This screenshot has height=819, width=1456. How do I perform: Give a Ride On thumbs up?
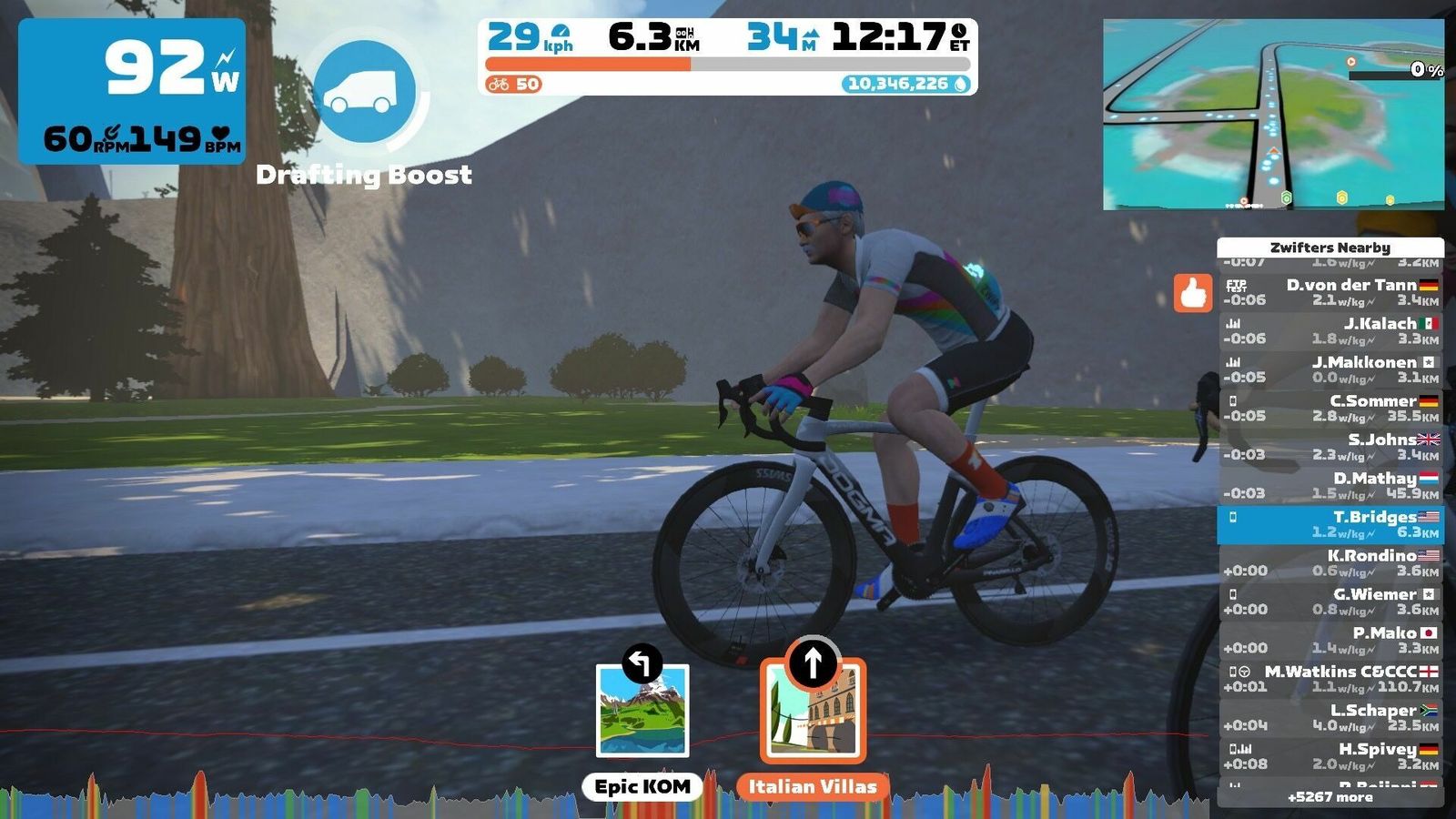coord(1192,293)
